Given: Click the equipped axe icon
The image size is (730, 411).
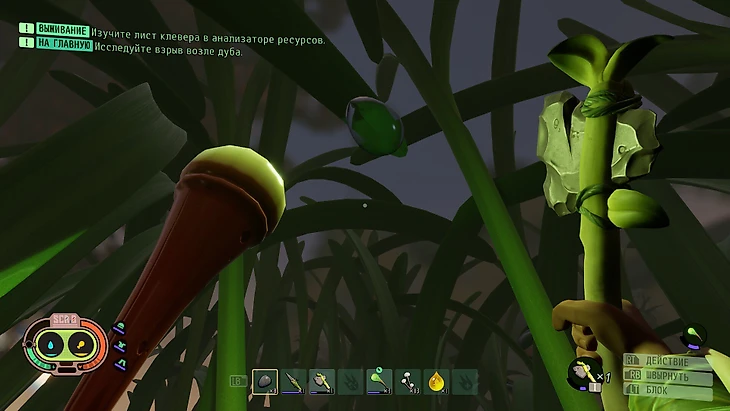Looking at the screenshot, I should click(582, 373).
